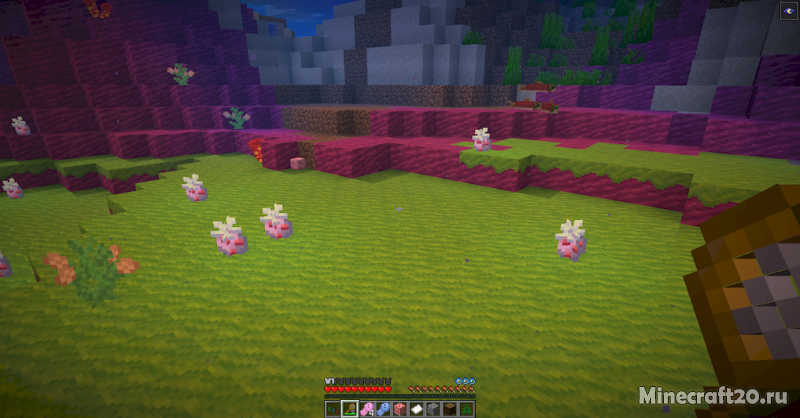Select the selected net tool hotbar slot
Image resolution: width=800 pixels, height=418 pixels.
[x=349, y=409]
